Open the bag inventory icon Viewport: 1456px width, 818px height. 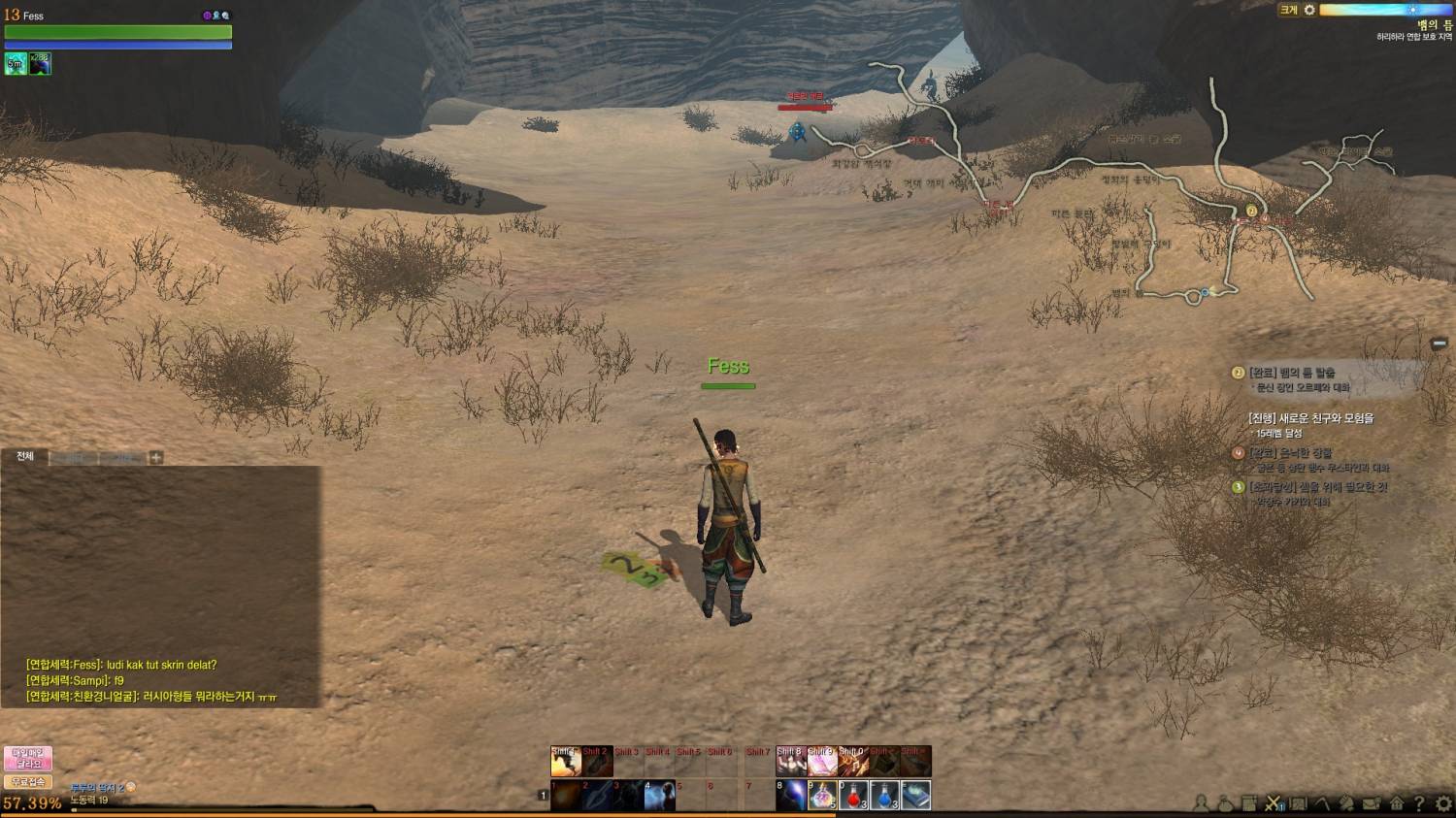point(1225,802)
